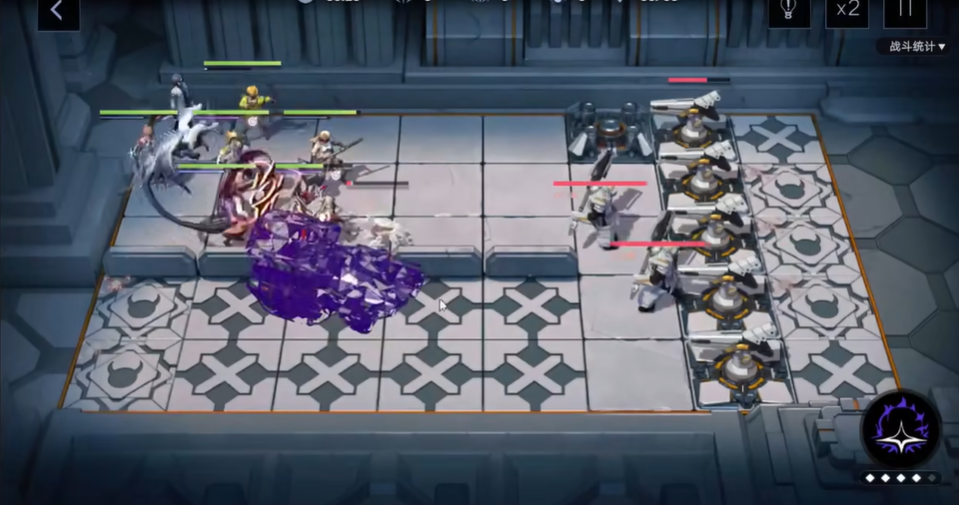The image size is (959, 505).
Task: Toggle the x2 battle speed
Action: coord(846,12)
